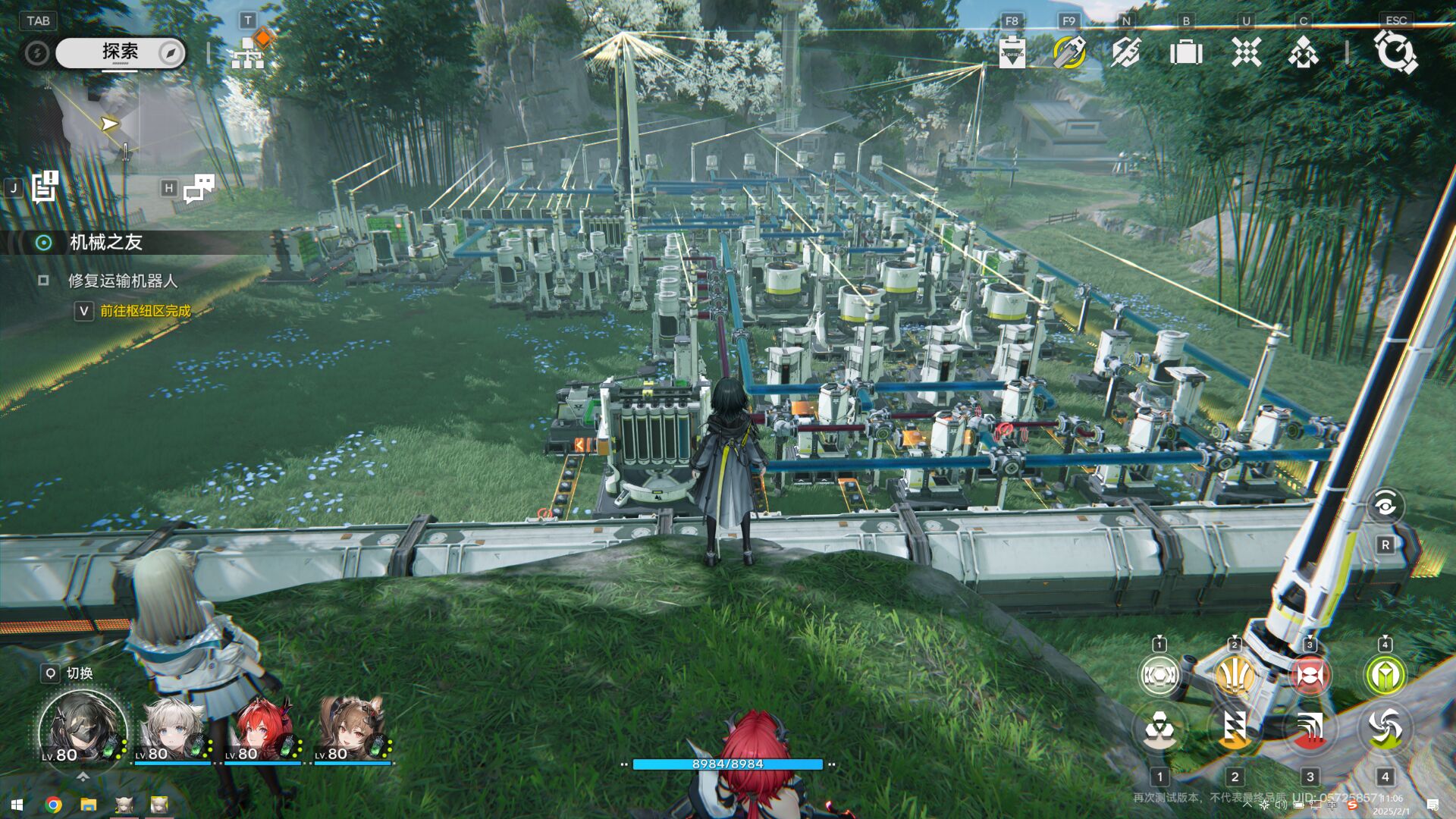Activate the green pinwheel skill

pos(1385,728)
